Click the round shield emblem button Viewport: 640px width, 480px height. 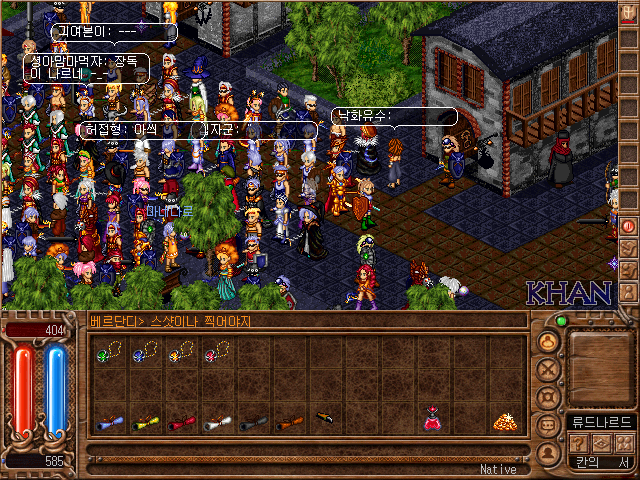[547, 397]
